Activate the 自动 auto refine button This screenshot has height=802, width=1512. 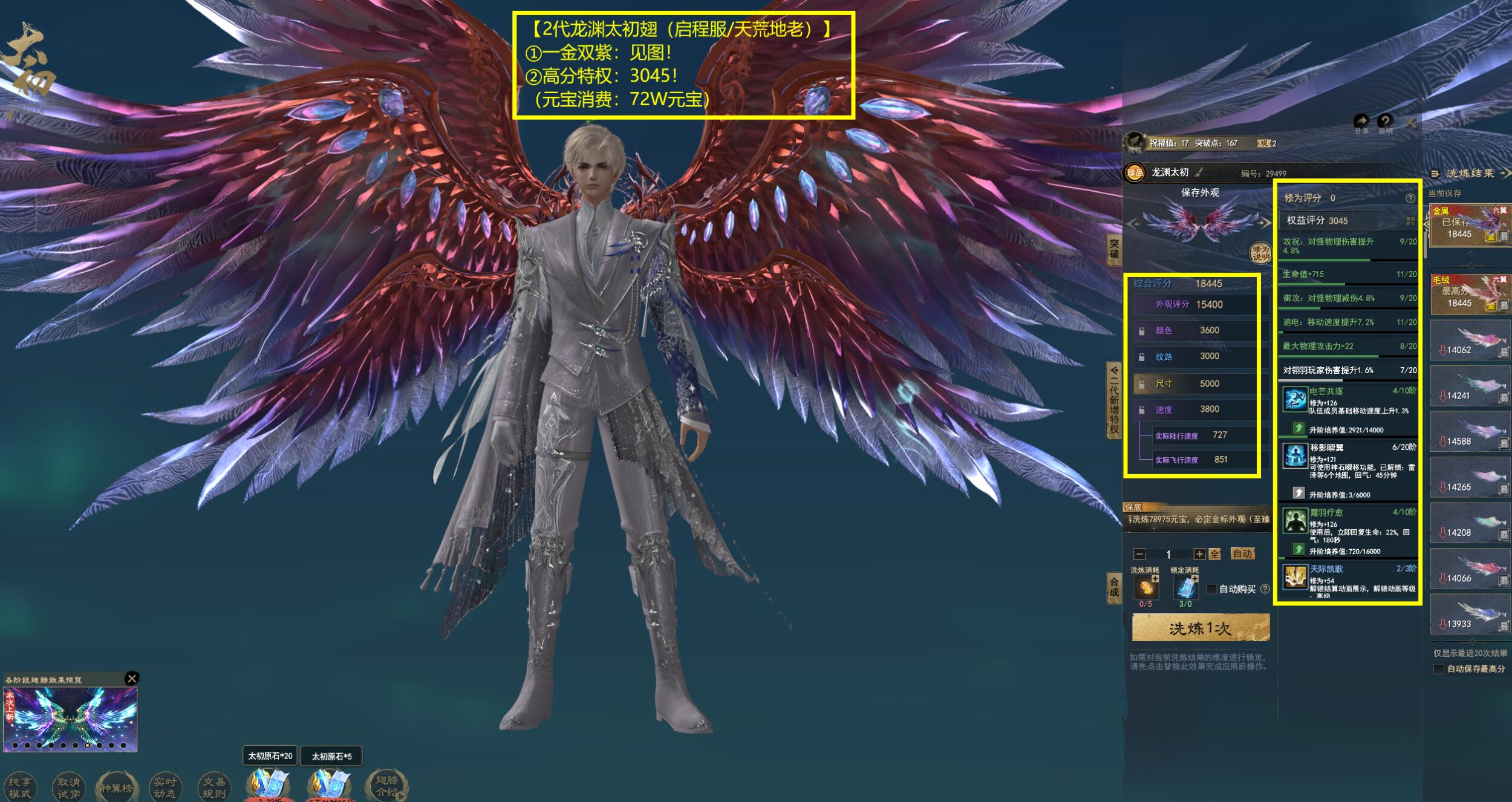1242,553
